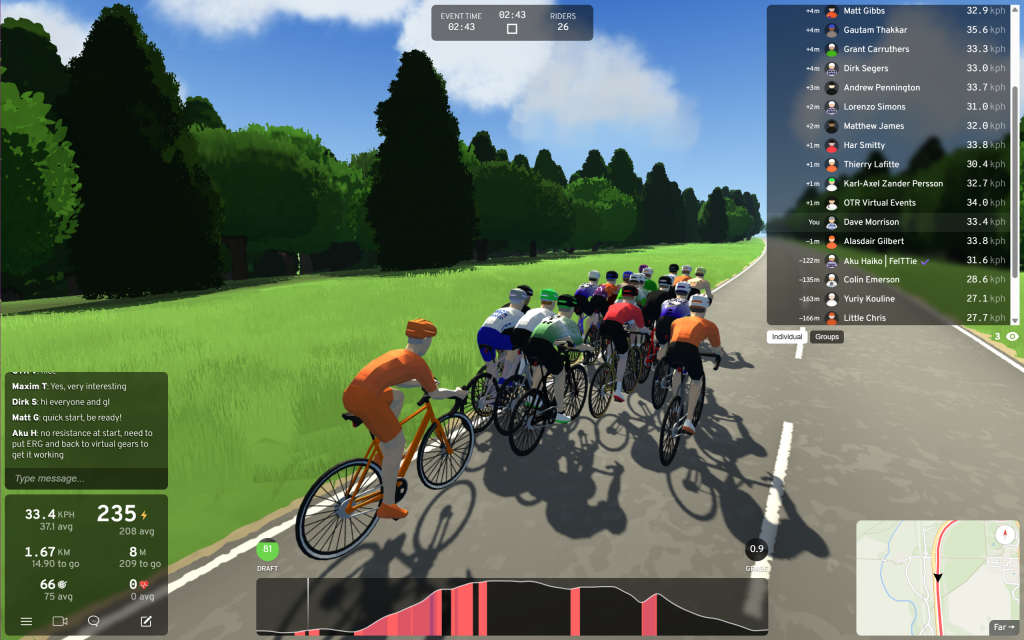This screenshot has width=1024, height=640.
Task: Open the edit pencil icon
Action: 146,621
